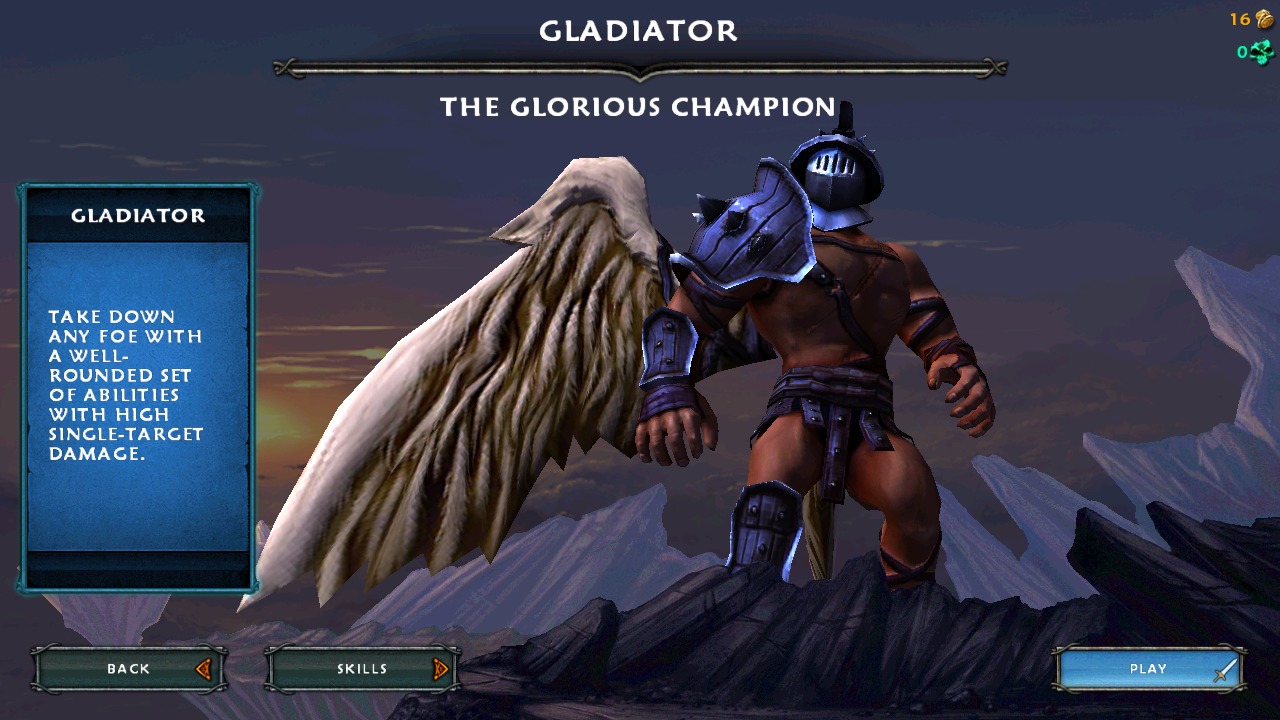
Task: Click the sword icon on the Play button
Action: point(1222,668)
